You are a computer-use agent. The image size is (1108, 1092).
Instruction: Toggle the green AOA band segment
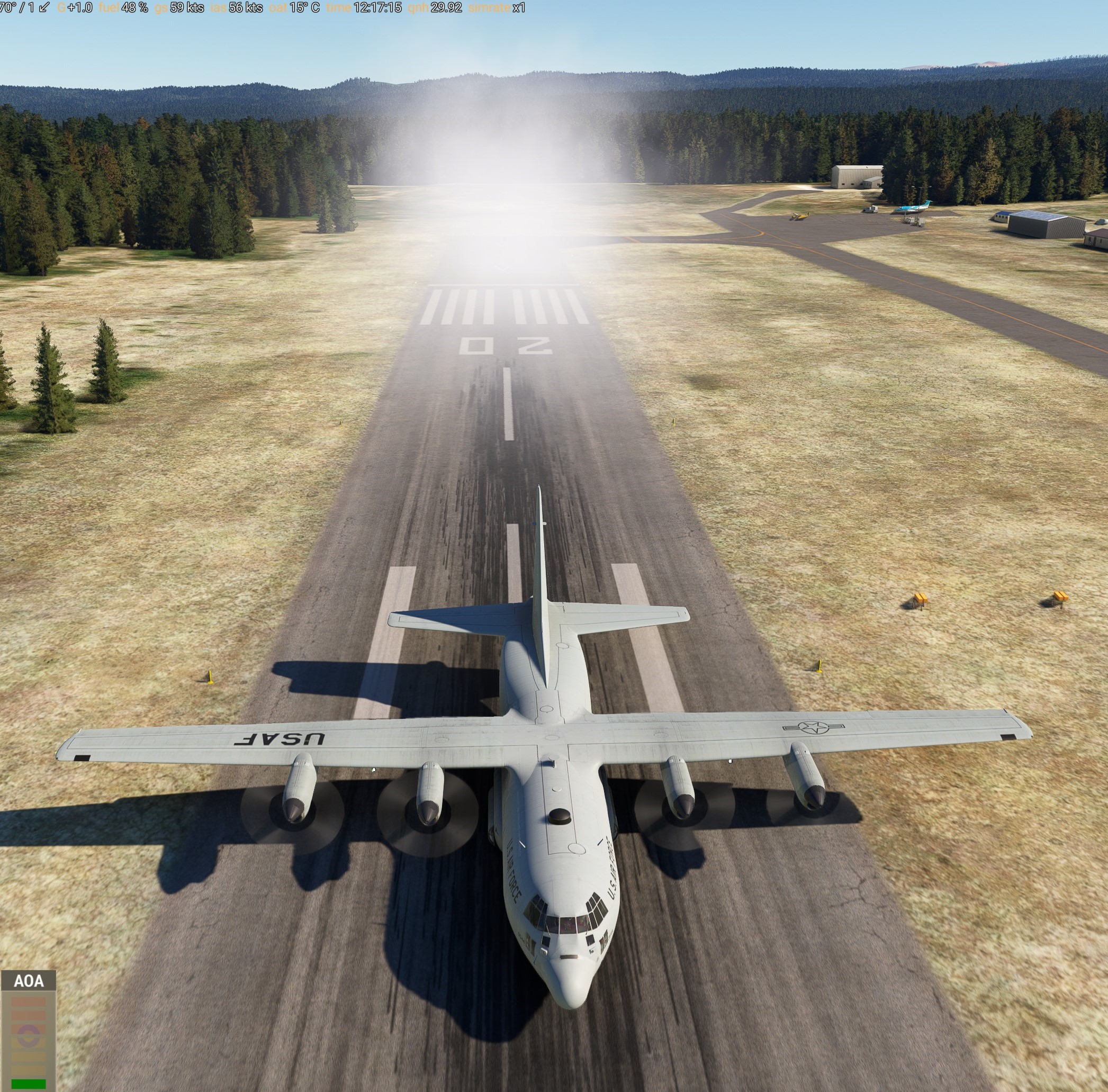pos(28,1084)
